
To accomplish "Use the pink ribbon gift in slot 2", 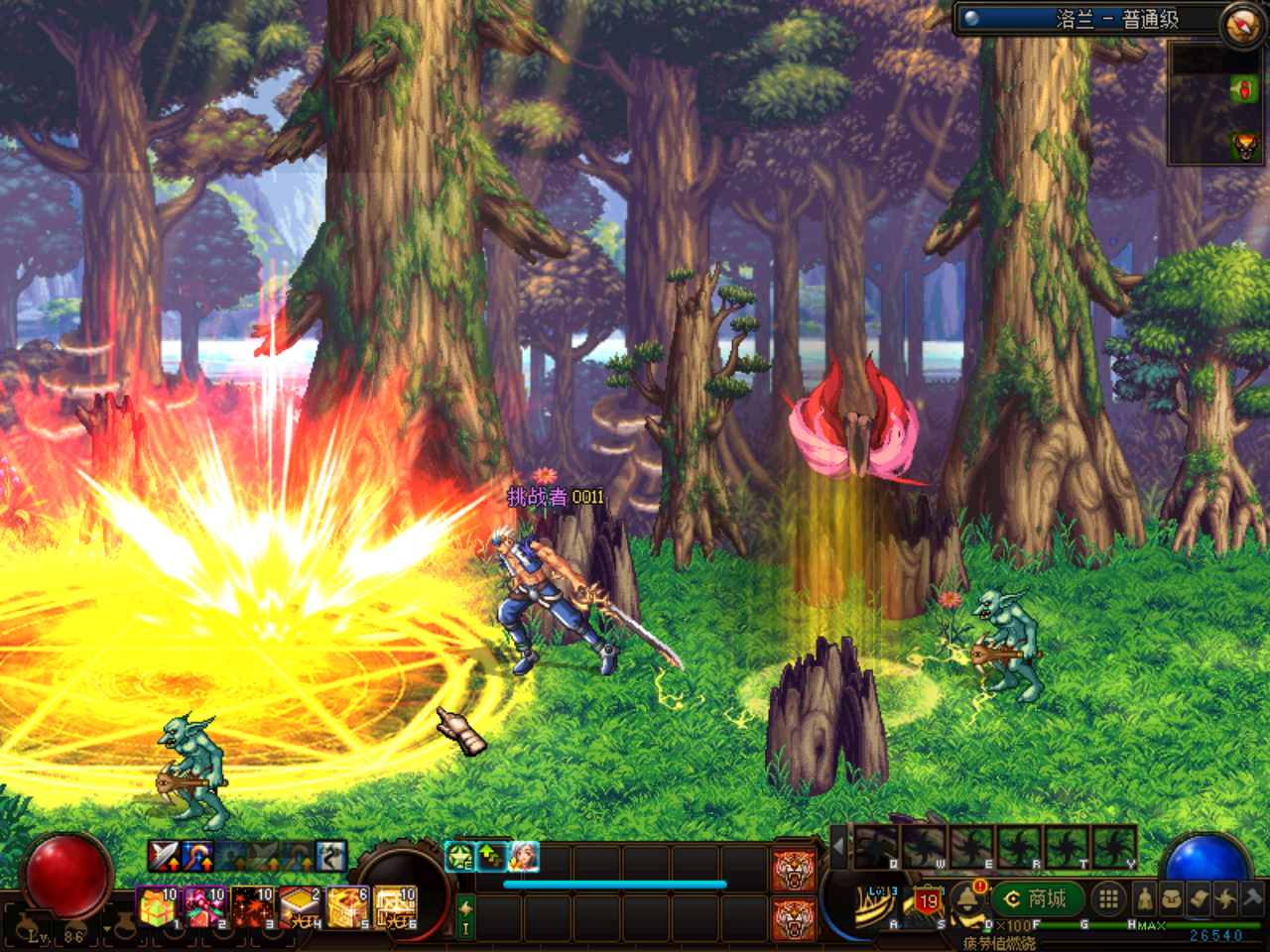I will tap(204, 907).
